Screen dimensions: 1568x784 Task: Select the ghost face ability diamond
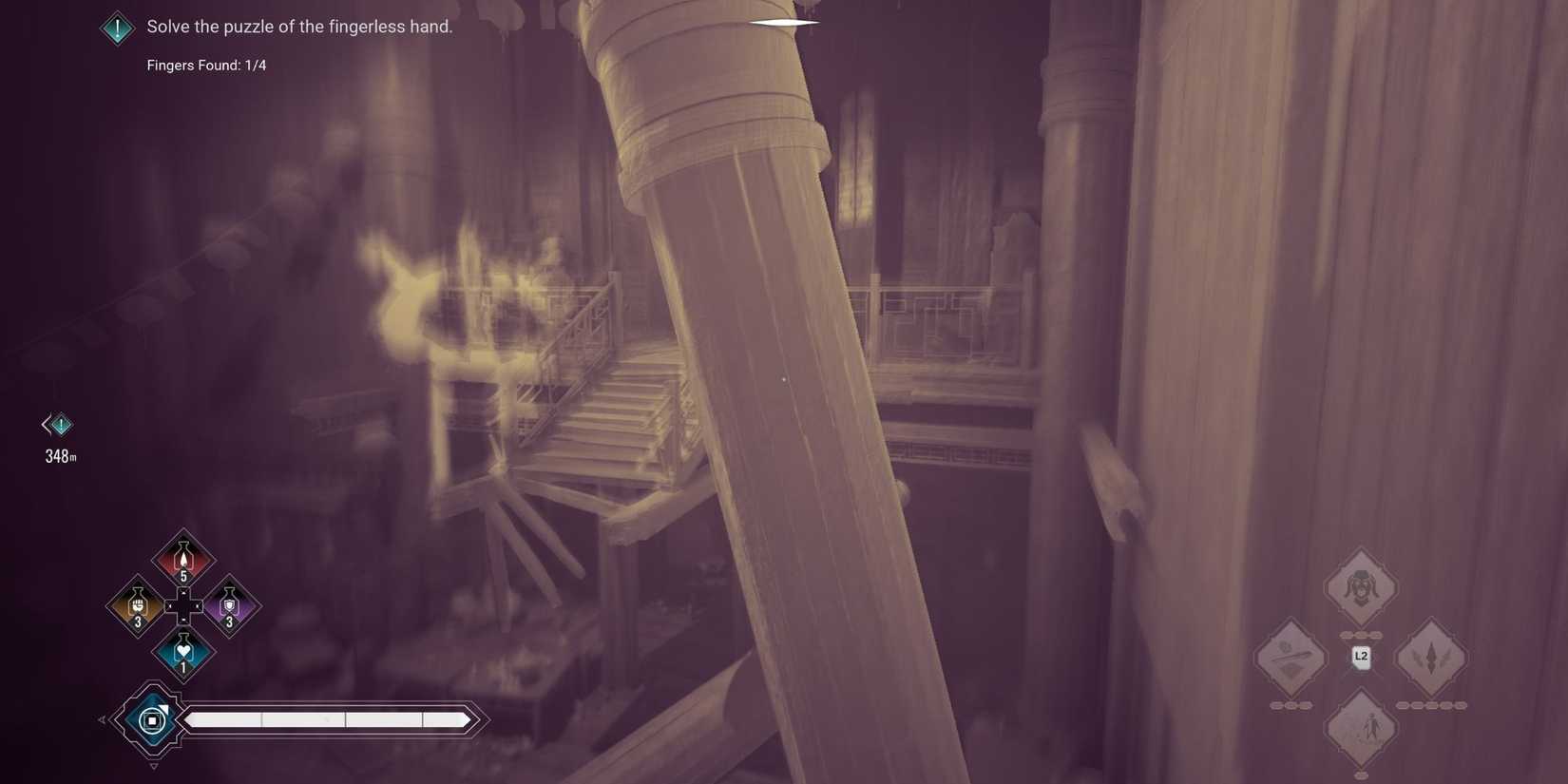point(1361,587)
